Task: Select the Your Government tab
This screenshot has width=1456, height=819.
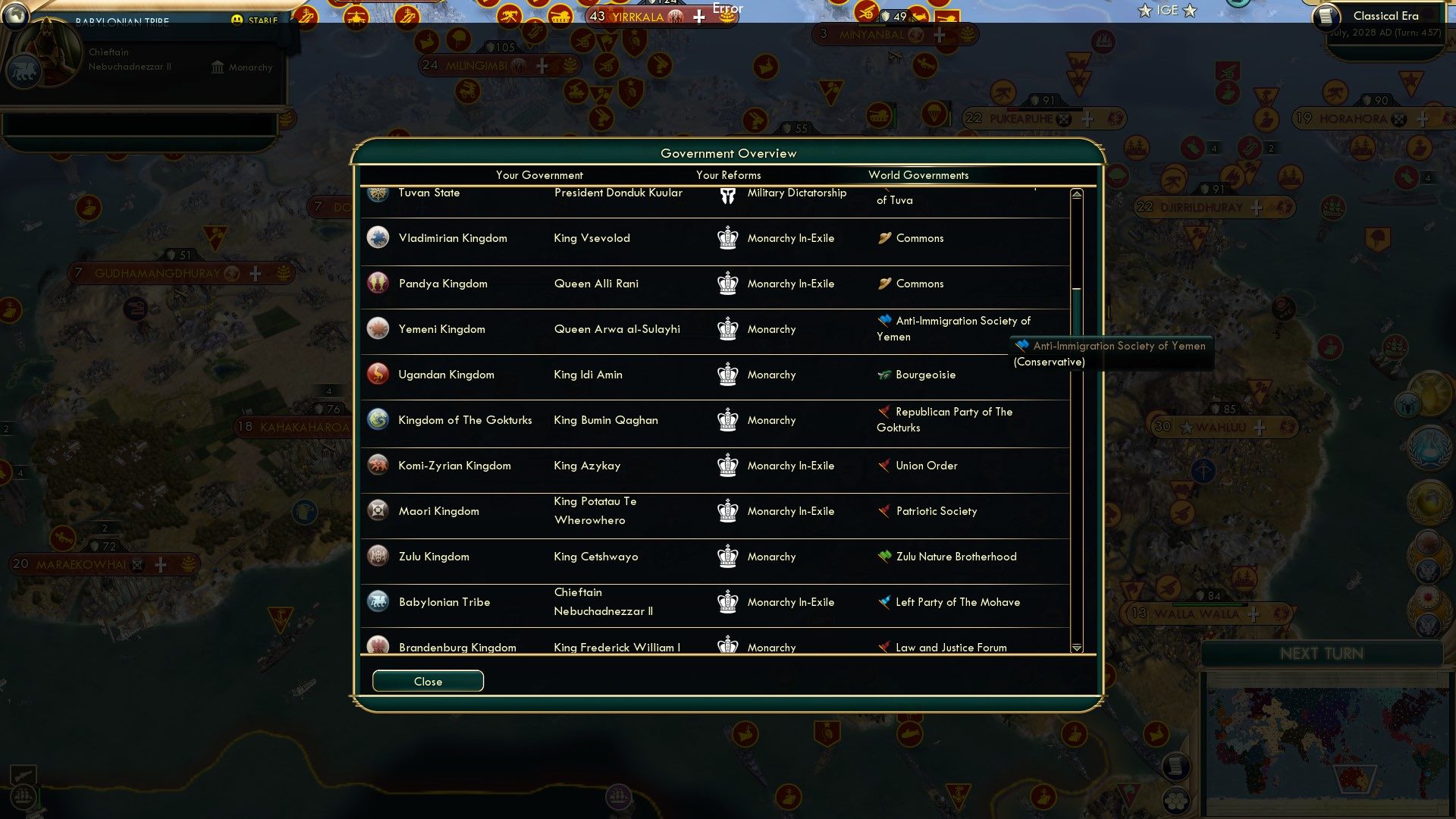Action: click(538, 175)
